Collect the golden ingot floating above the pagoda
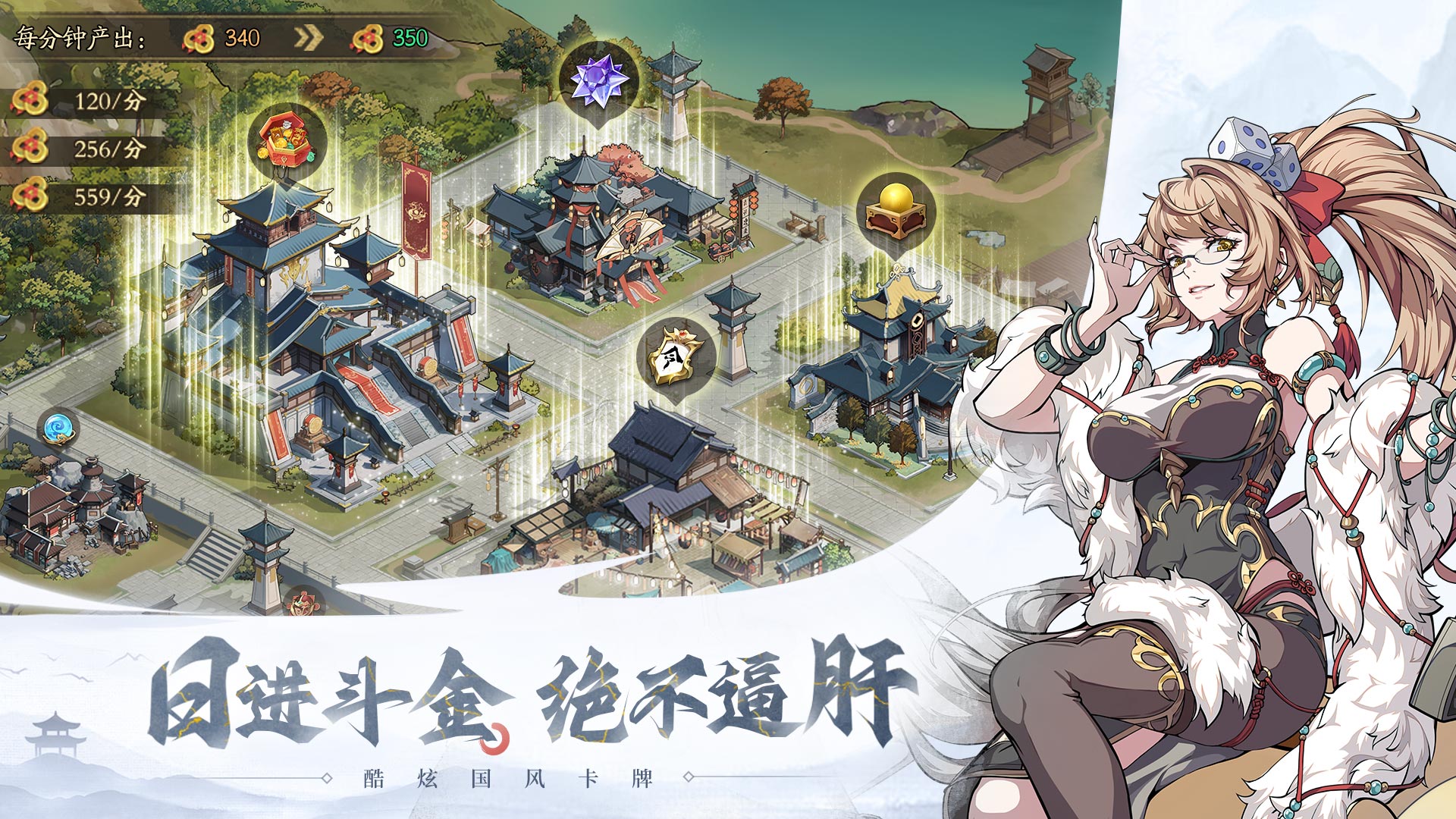 coord(895,209)
